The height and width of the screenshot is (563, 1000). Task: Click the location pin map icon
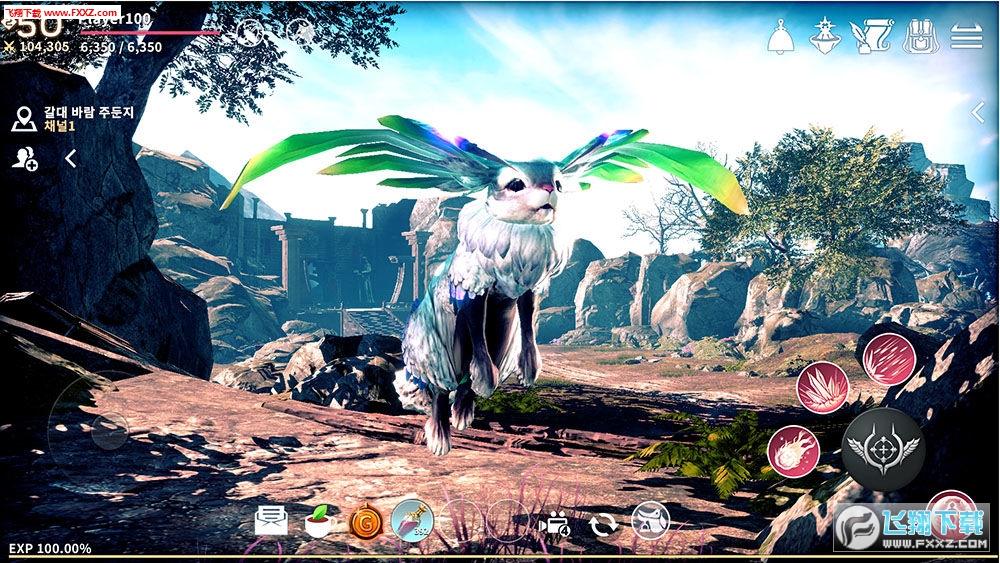click(x=24, y=121)
